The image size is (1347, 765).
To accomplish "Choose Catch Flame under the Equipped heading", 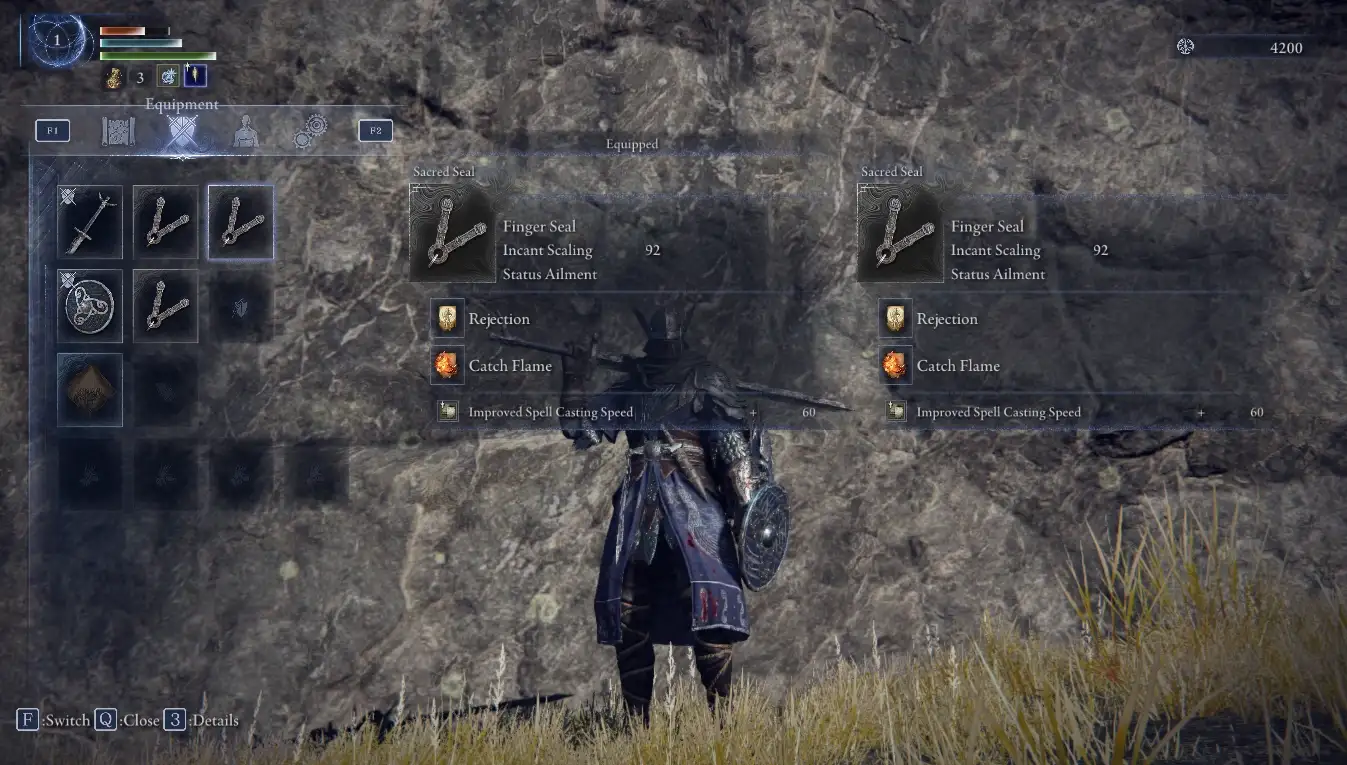I will pyautogui.click(x=509, y=366).
